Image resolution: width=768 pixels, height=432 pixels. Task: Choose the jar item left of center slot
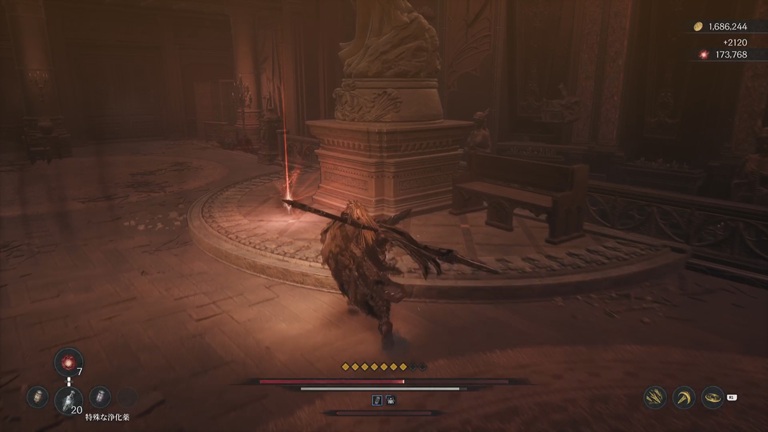pos(38,397)
